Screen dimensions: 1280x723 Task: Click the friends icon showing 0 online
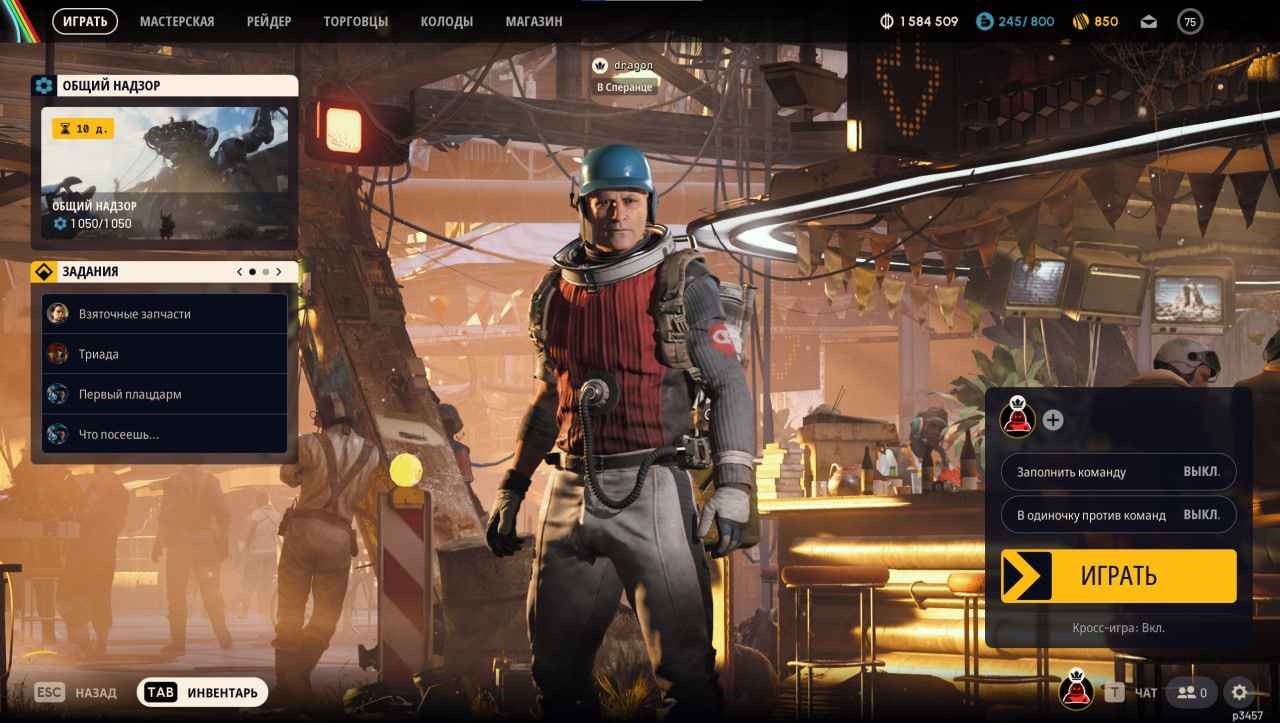click(1191, 691)
